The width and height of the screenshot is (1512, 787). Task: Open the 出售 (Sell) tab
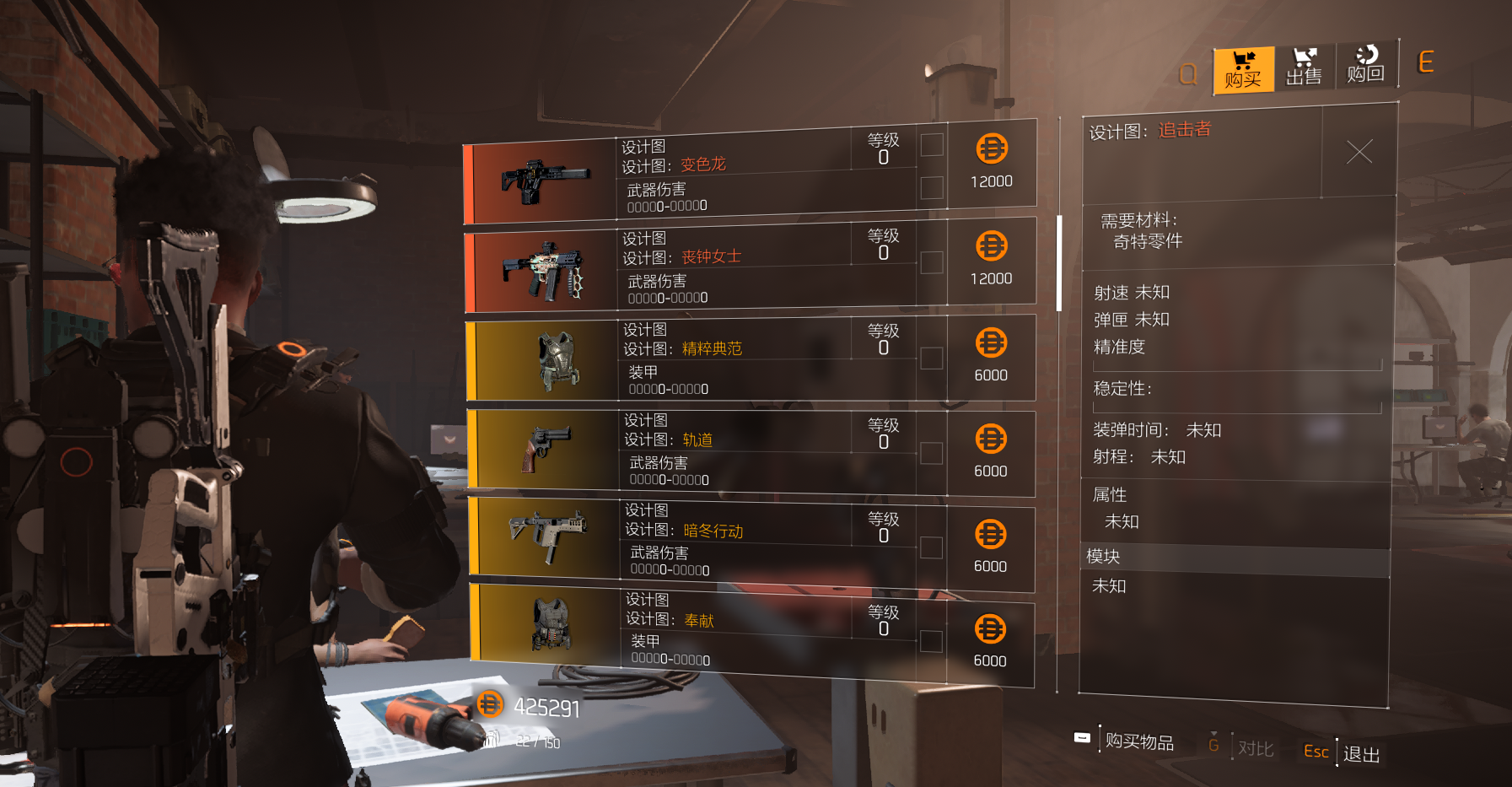pyautogui.click(x=1303, y=67)
